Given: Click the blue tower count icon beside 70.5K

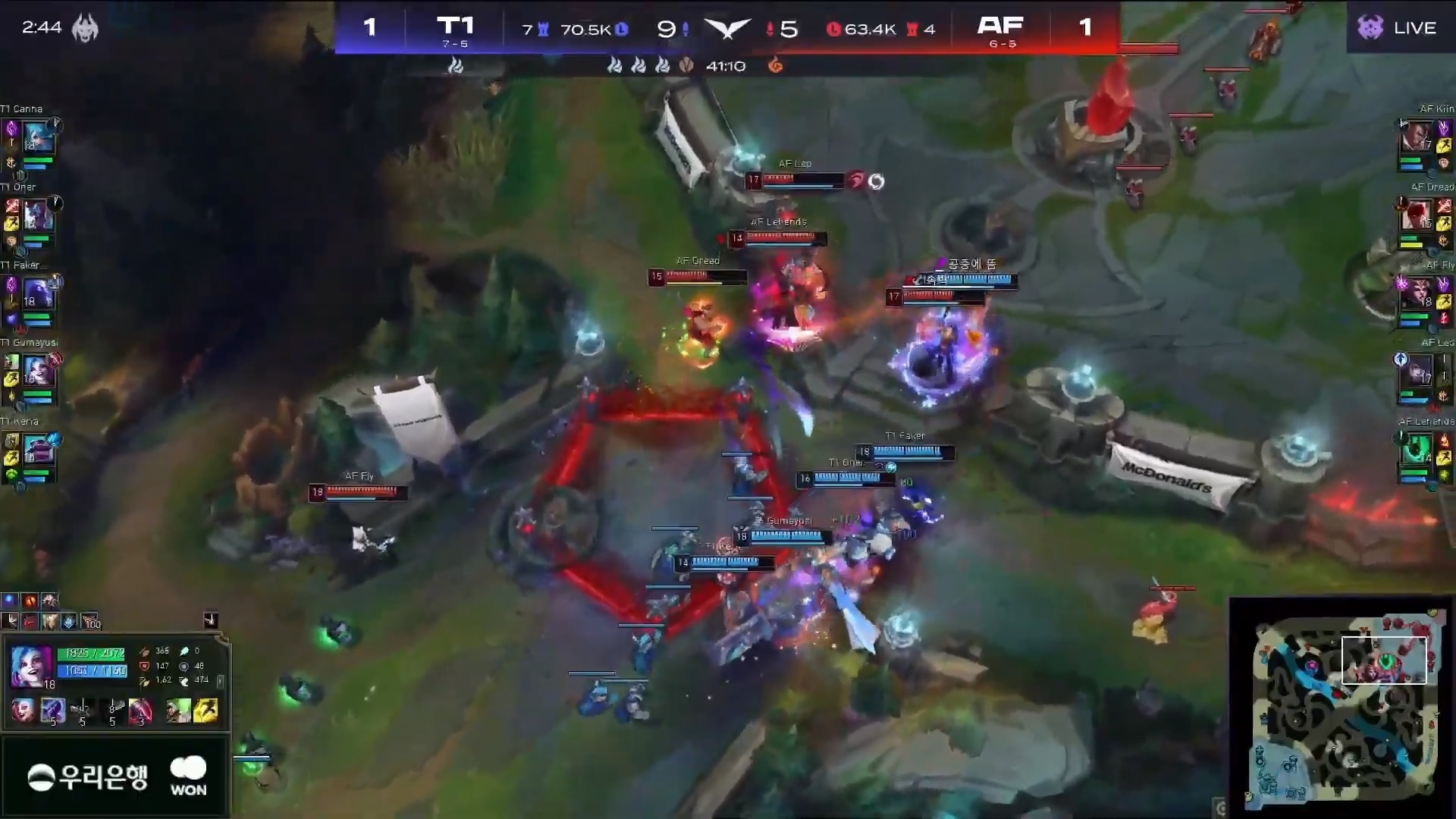Looking at the screenshot, I should tap(543, 30).
